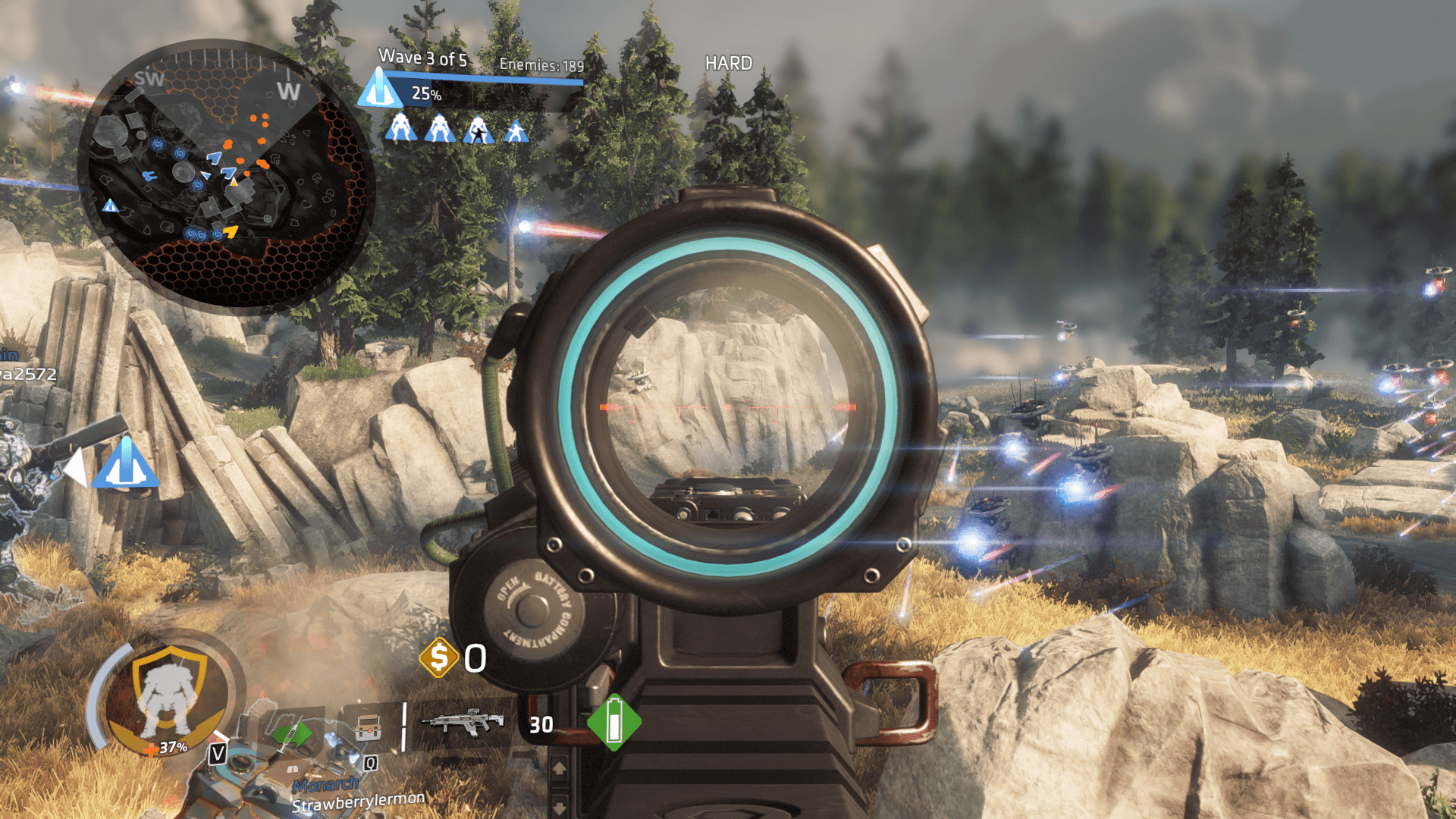1456x819 pixels.
Task: Click the green battery diamond icon
Action: [614, 723]
